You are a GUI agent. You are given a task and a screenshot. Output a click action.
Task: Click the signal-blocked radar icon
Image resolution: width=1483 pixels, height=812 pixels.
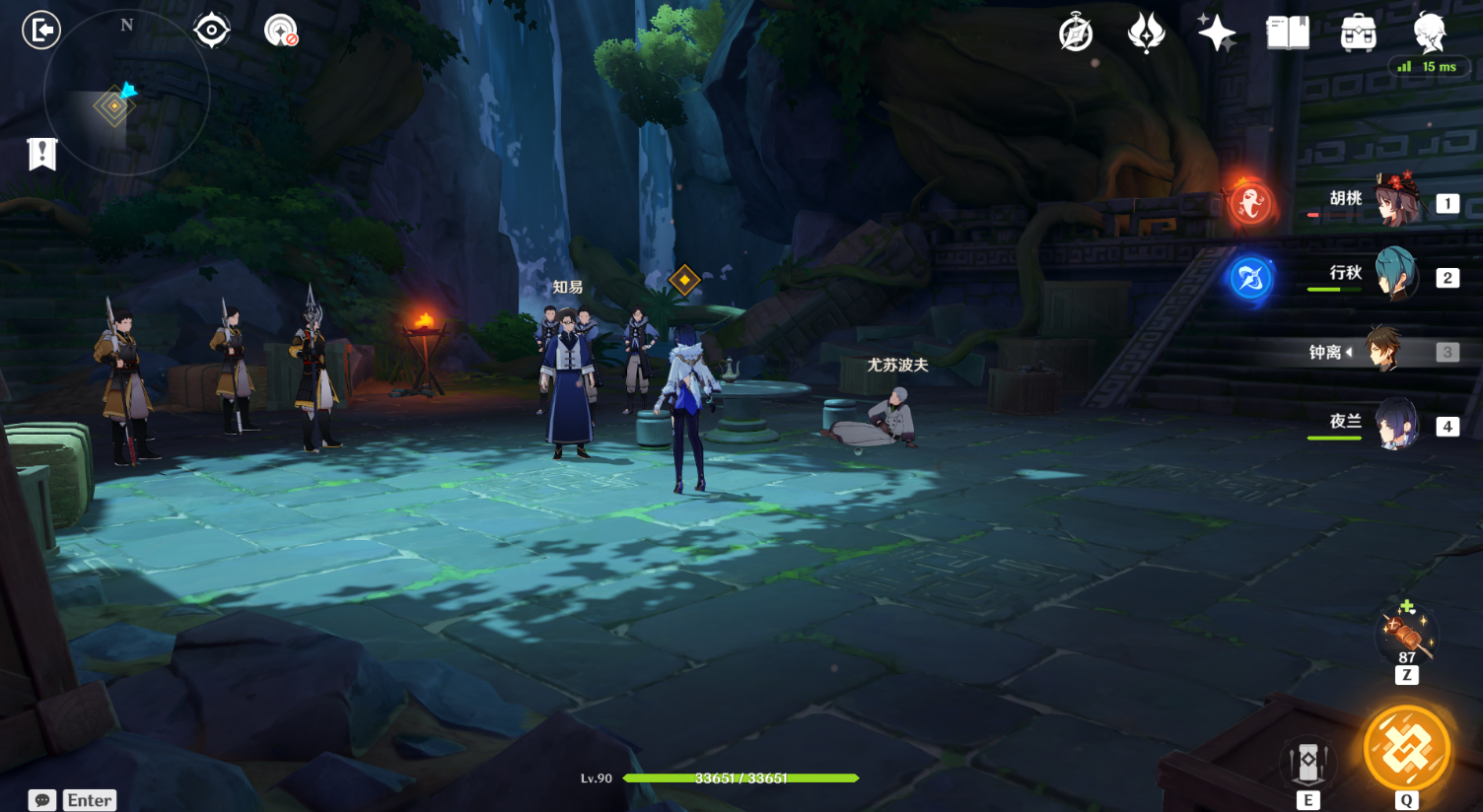coord(281,31)
